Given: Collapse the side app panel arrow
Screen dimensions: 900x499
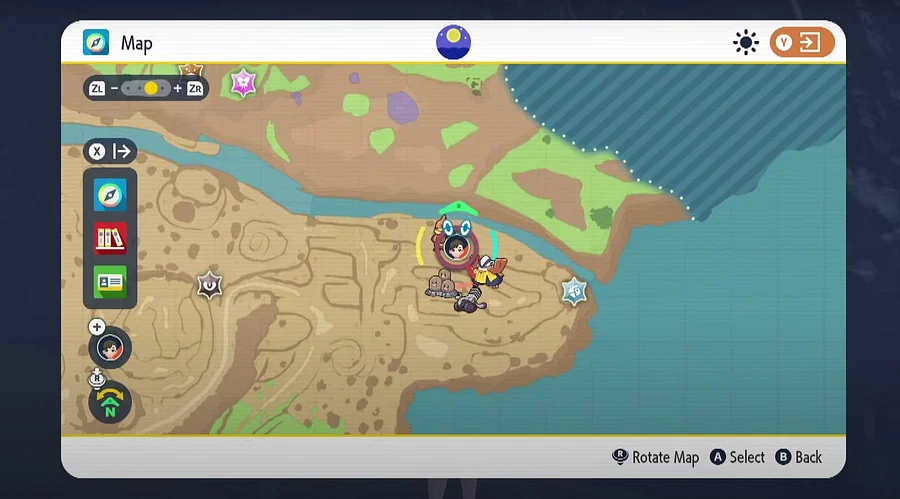Looking at the screenshot, I should click(111, 152).
